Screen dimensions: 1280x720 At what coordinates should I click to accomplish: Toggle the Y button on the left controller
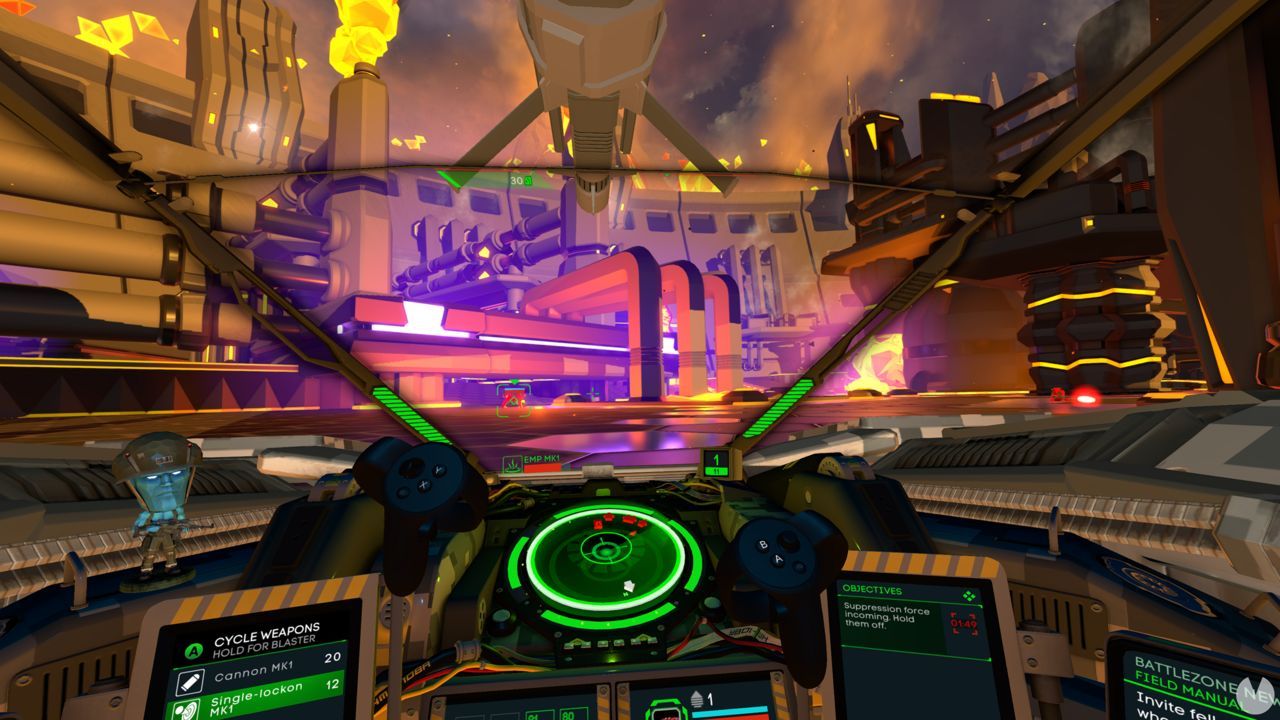(x=438, y=470)
